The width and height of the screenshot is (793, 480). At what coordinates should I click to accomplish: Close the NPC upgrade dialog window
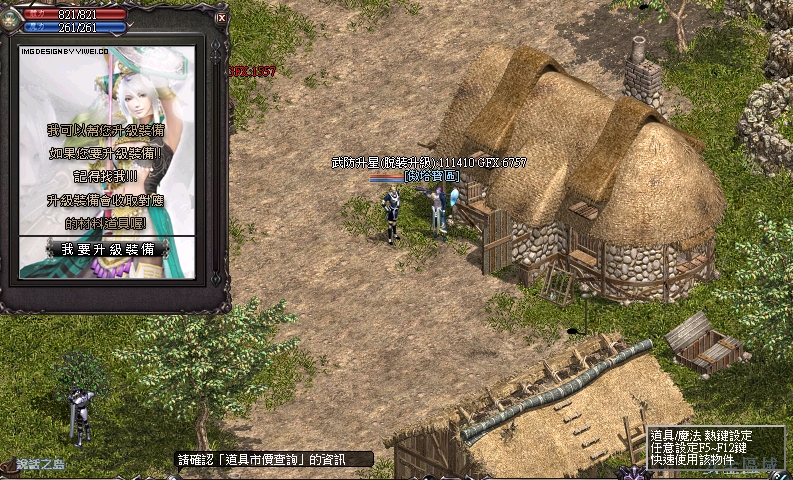coord(221,17)
